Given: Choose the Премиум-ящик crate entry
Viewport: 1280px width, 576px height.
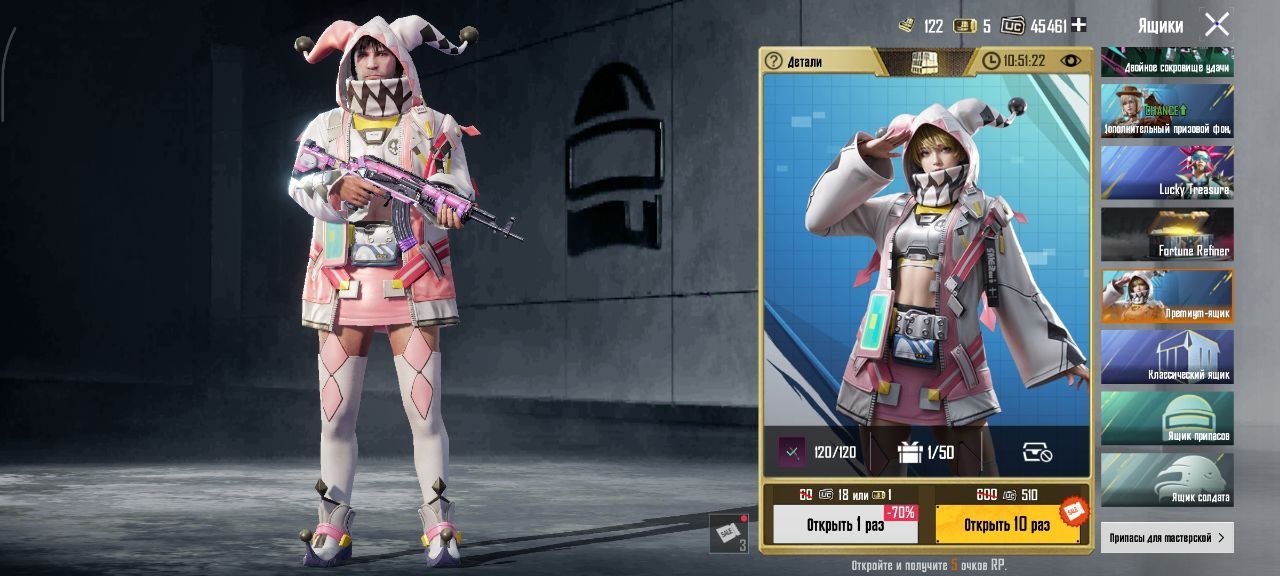Looking at the screenshot, I should tap(1167, 296).
